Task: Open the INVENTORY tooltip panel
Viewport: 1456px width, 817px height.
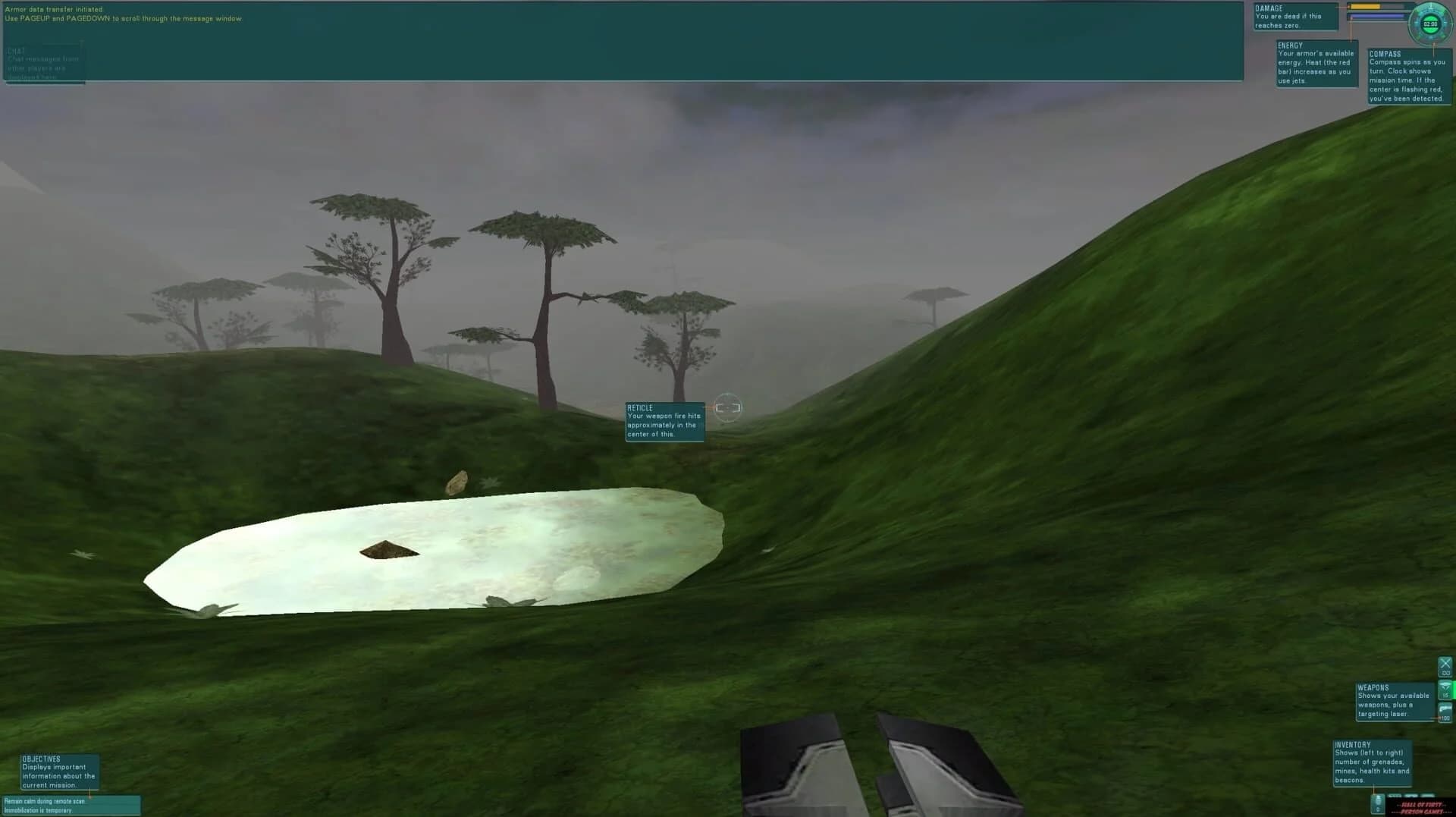Action: tap(1371, 764)
